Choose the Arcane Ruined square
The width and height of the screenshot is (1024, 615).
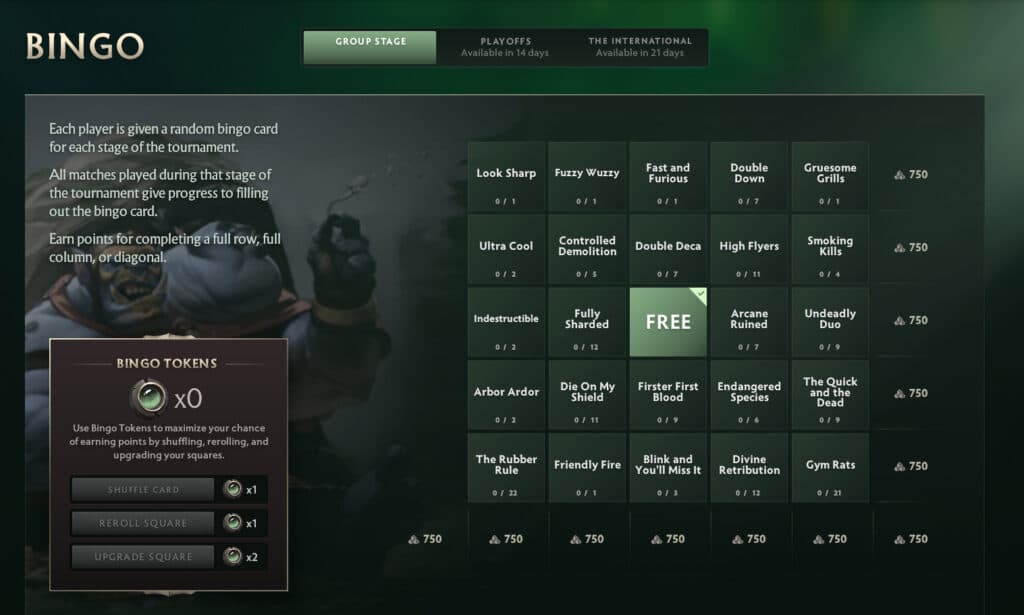pos(749,322)
